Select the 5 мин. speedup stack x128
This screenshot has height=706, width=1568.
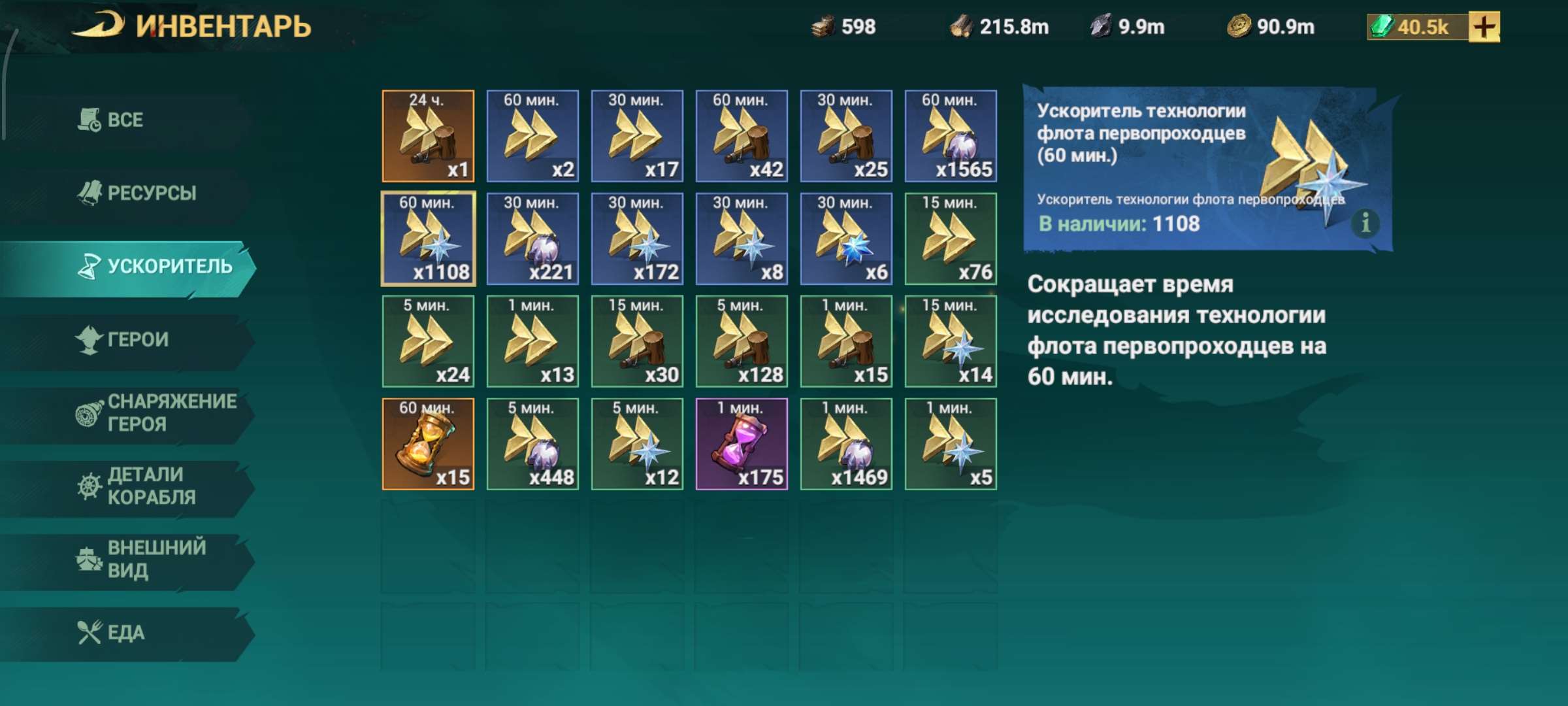pos(742,341)
